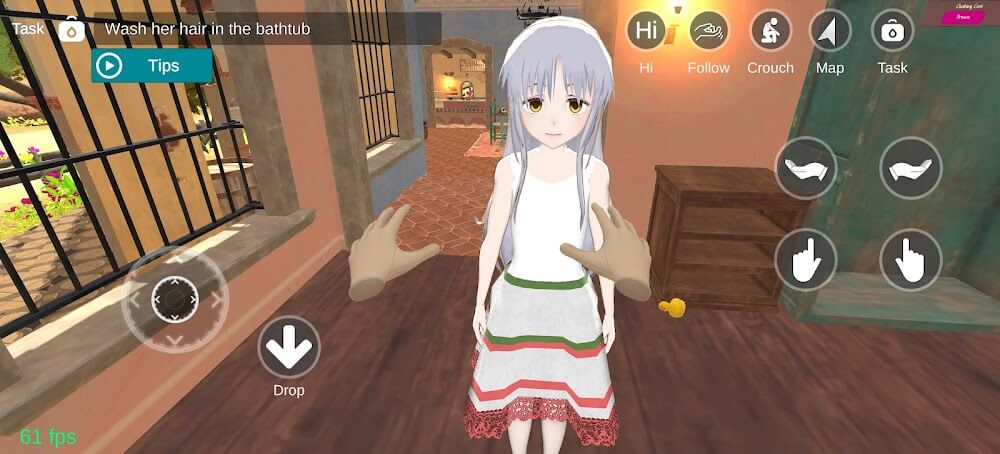Open the Map
1000x454 pixels.
[830, 31]
